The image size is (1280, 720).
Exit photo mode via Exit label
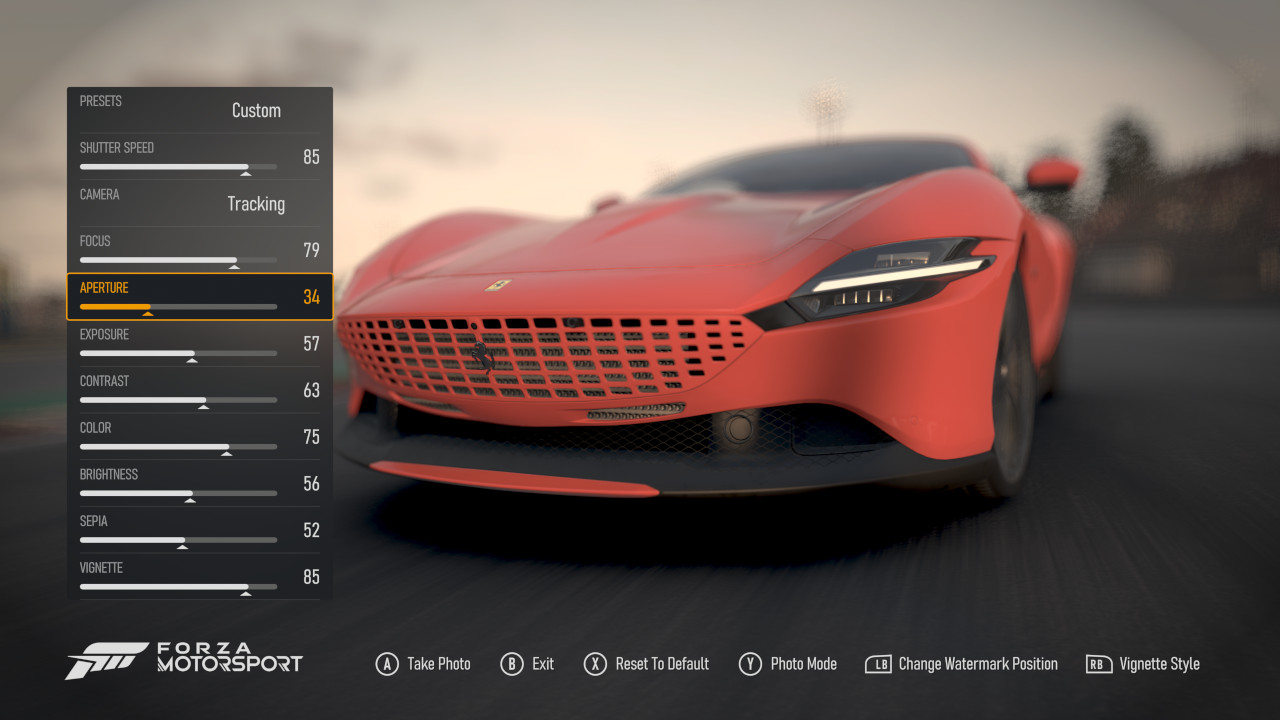[x=542, y=664]
